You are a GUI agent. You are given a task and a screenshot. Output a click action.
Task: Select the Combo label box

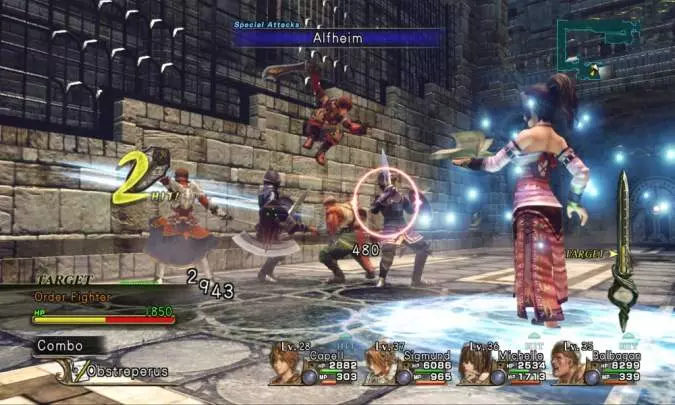[65, 345]
